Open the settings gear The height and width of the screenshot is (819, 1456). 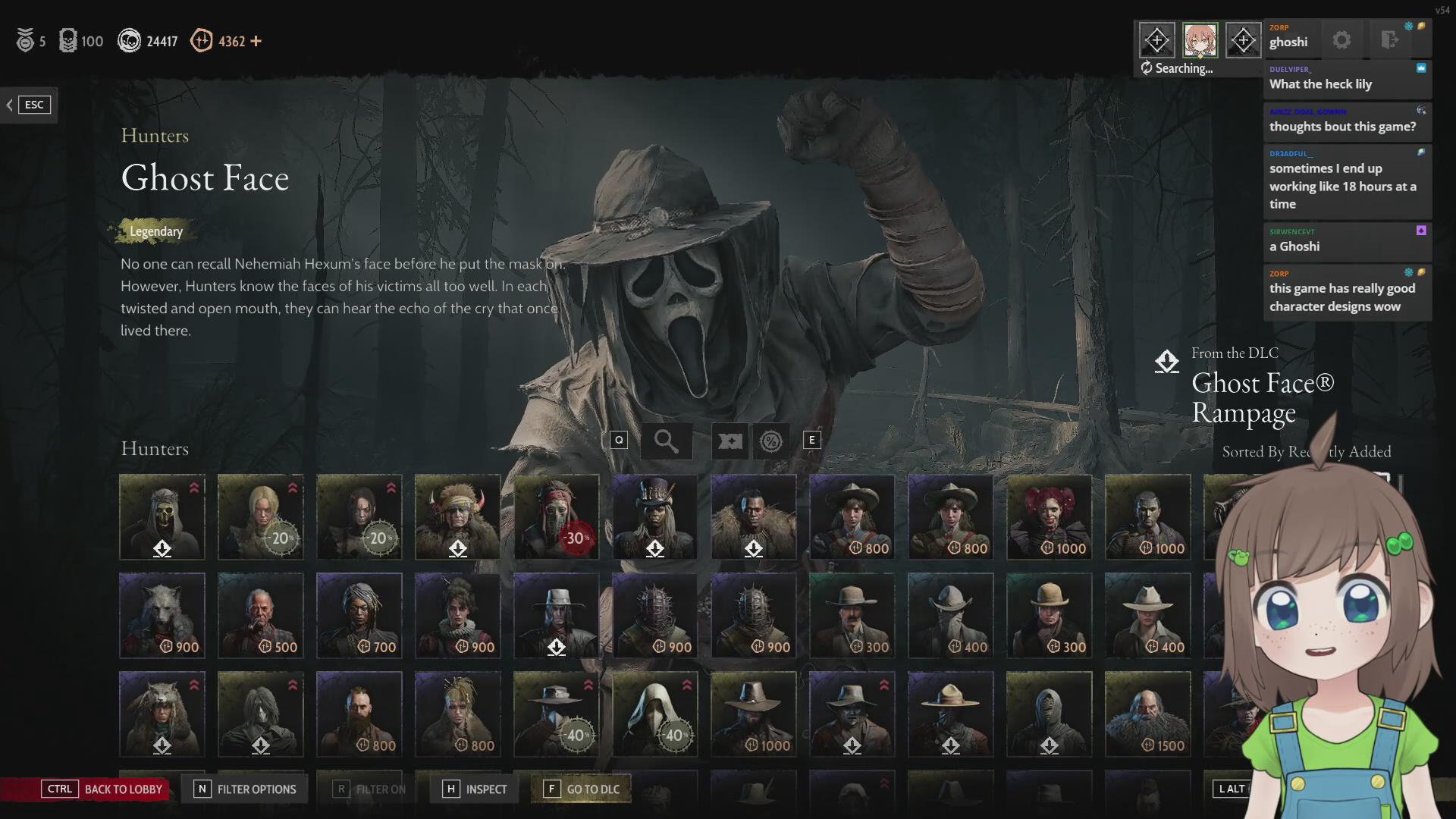pos(1341,40)
